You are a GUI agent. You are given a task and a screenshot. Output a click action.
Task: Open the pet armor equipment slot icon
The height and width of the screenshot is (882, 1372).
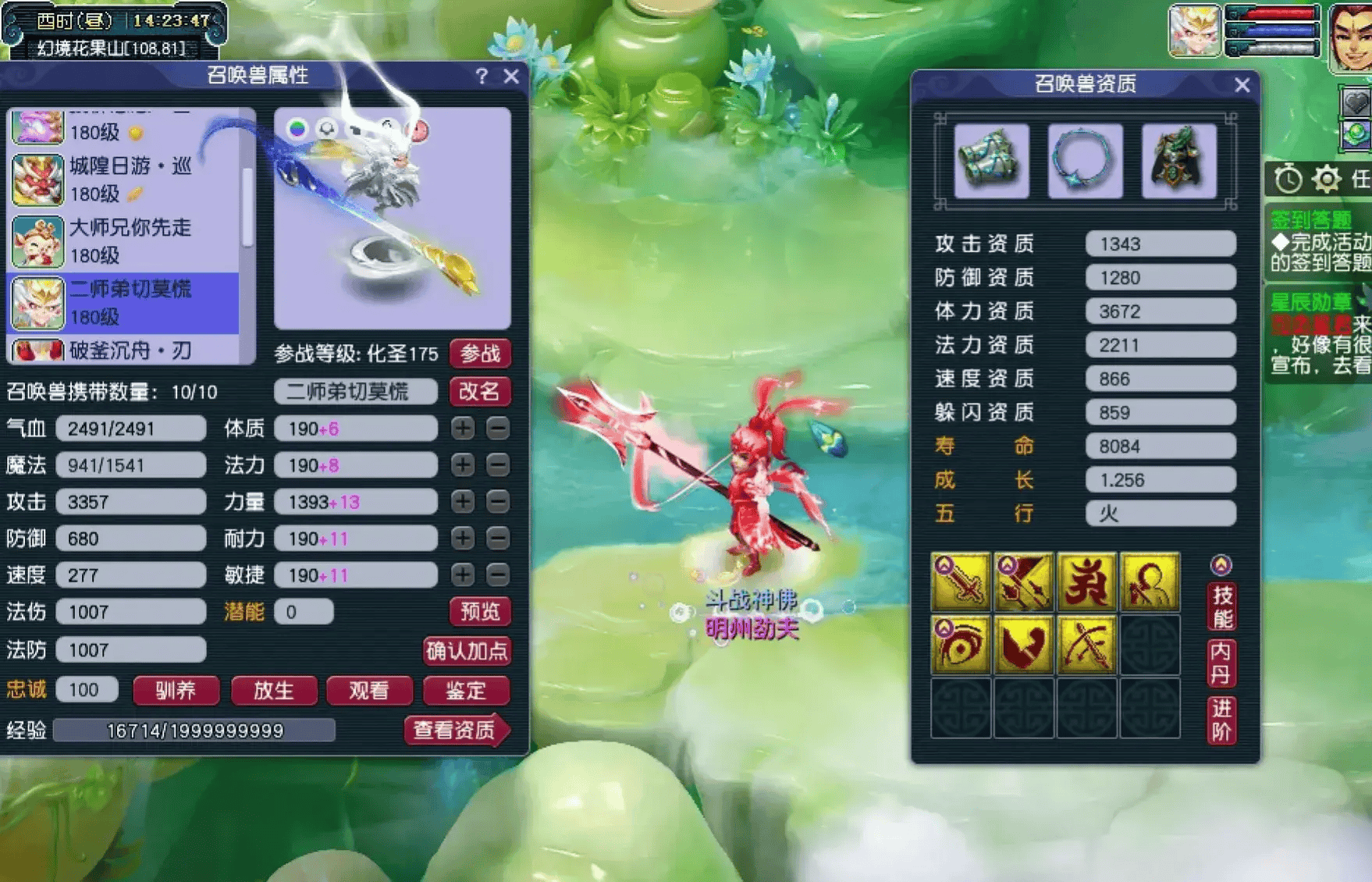click(x=1178, y=162)
